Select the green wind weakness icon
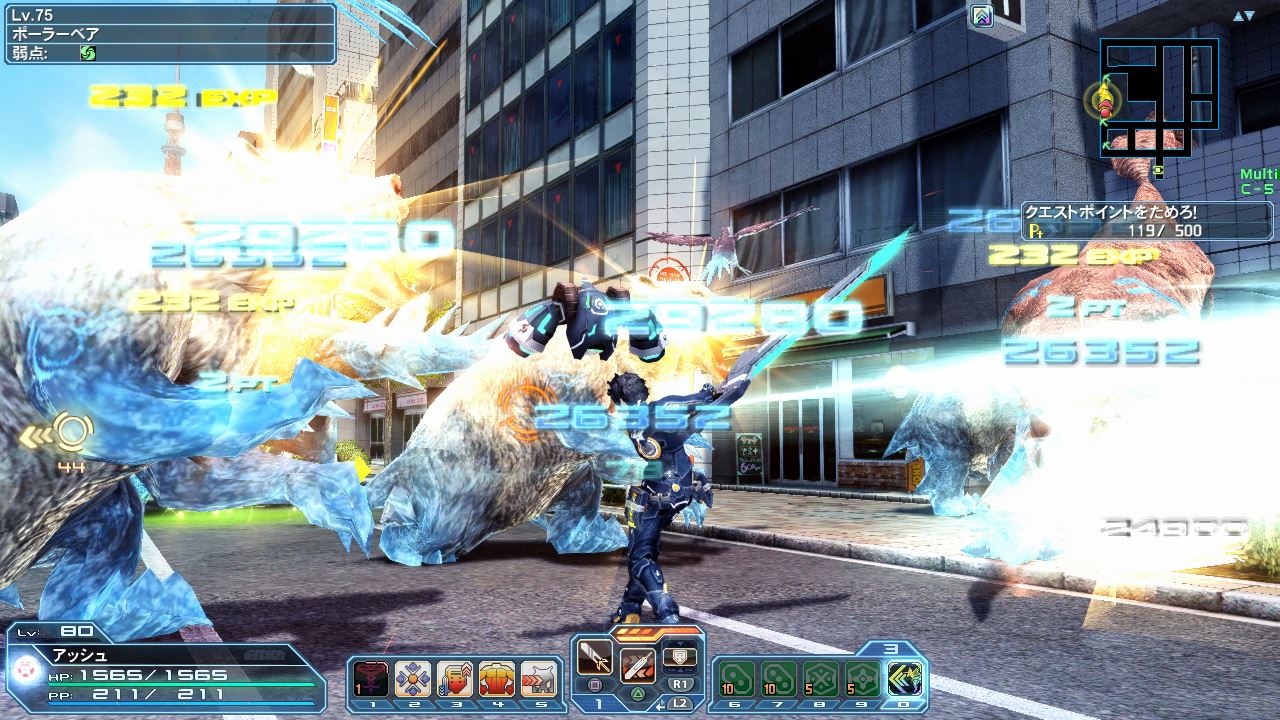Viewport: 1280px width, 720px height. (88, 52)
